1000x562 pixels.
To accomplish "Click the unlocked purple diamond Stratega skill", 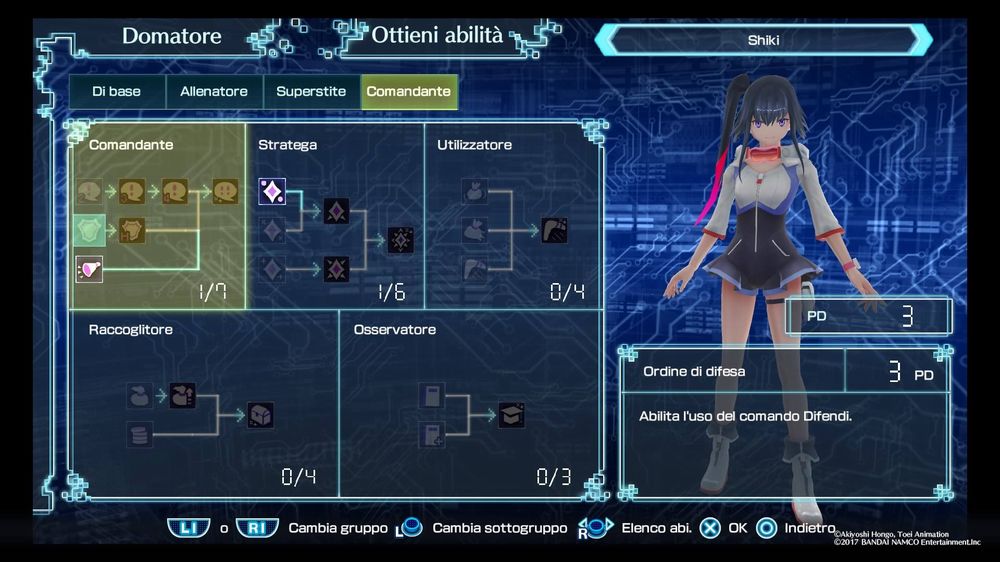I will click(272, 191).
